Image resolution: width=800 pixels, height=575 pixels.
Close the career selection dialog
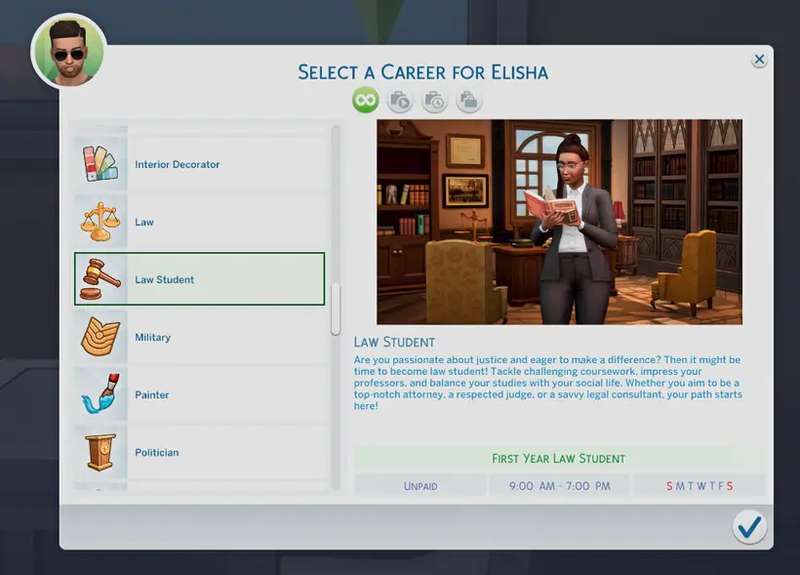[759, 60]
